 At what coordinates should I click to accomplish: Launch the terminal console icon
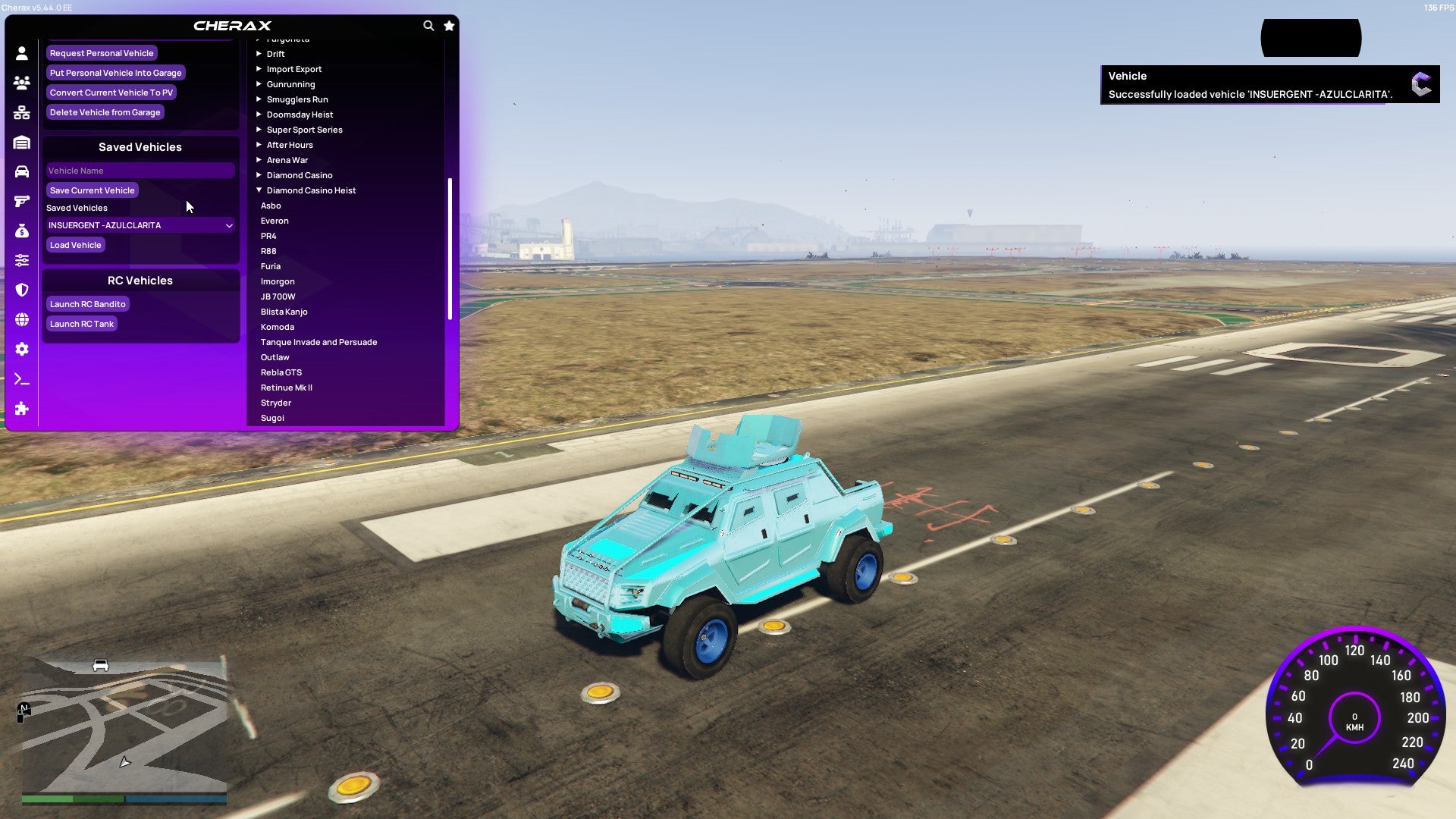(22, 379)
